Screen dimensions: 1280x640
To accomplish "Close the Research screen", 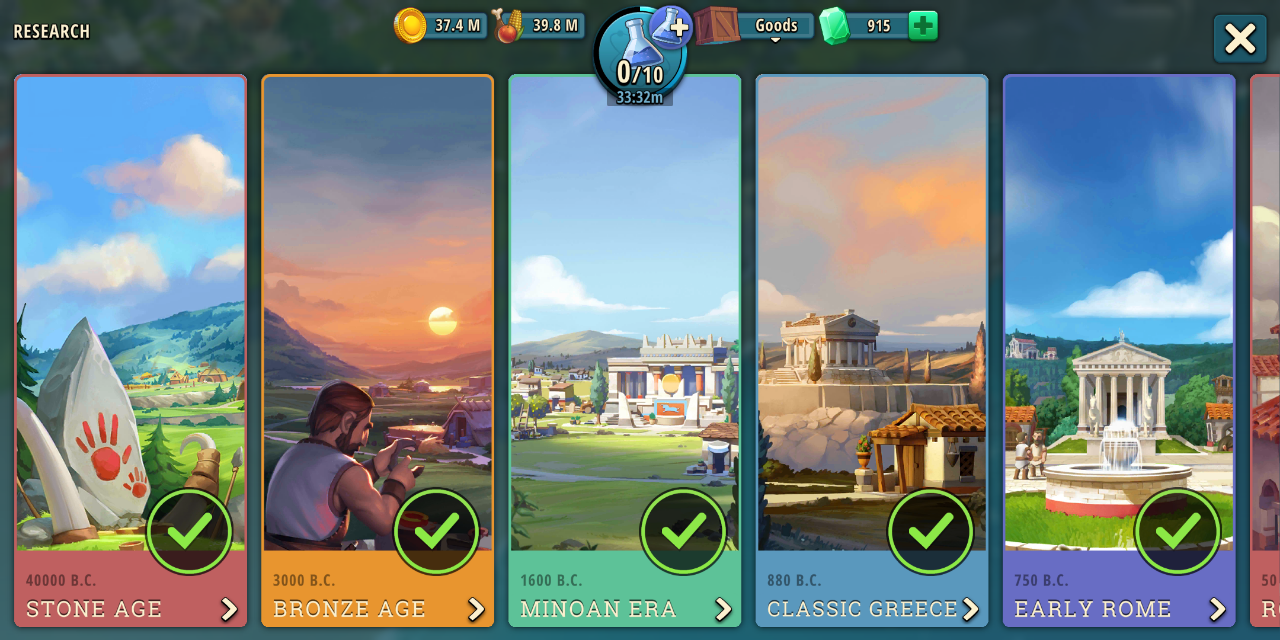I will pyautogui.click(x=1240, y=39).
